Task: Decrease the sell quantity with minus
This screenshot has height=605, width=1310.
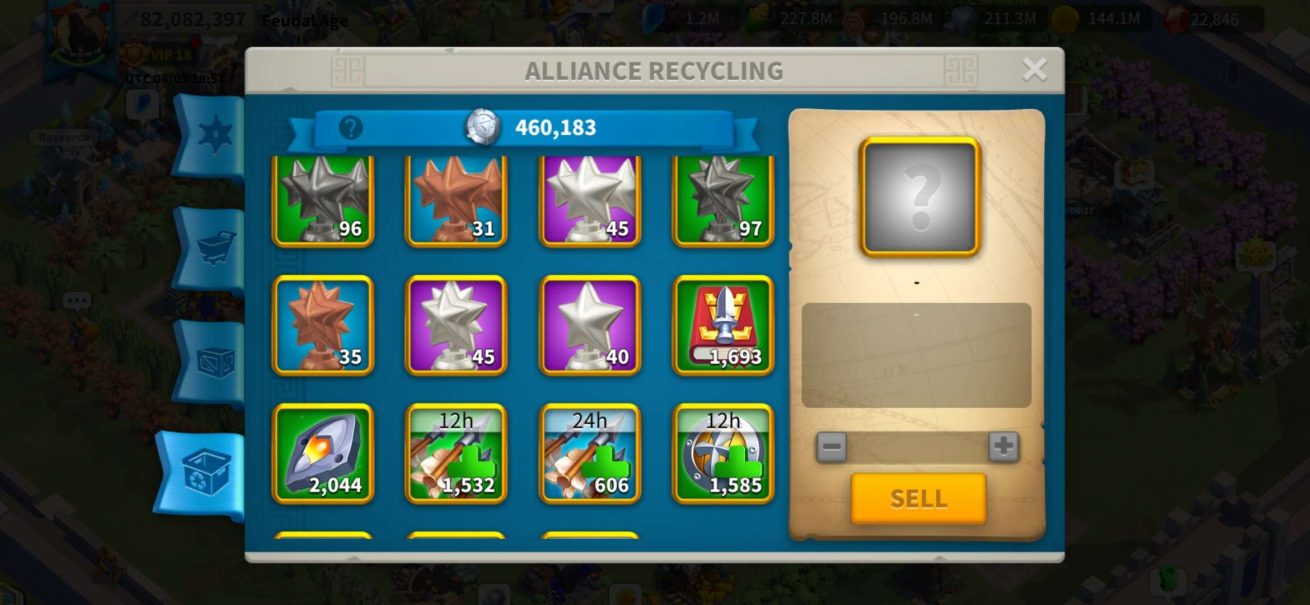Action: click(831, 446)
